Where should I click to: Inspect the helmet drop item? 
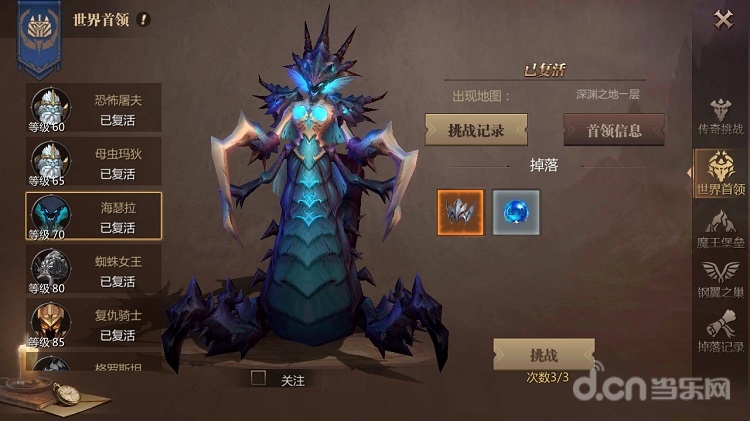pos(461,212)
